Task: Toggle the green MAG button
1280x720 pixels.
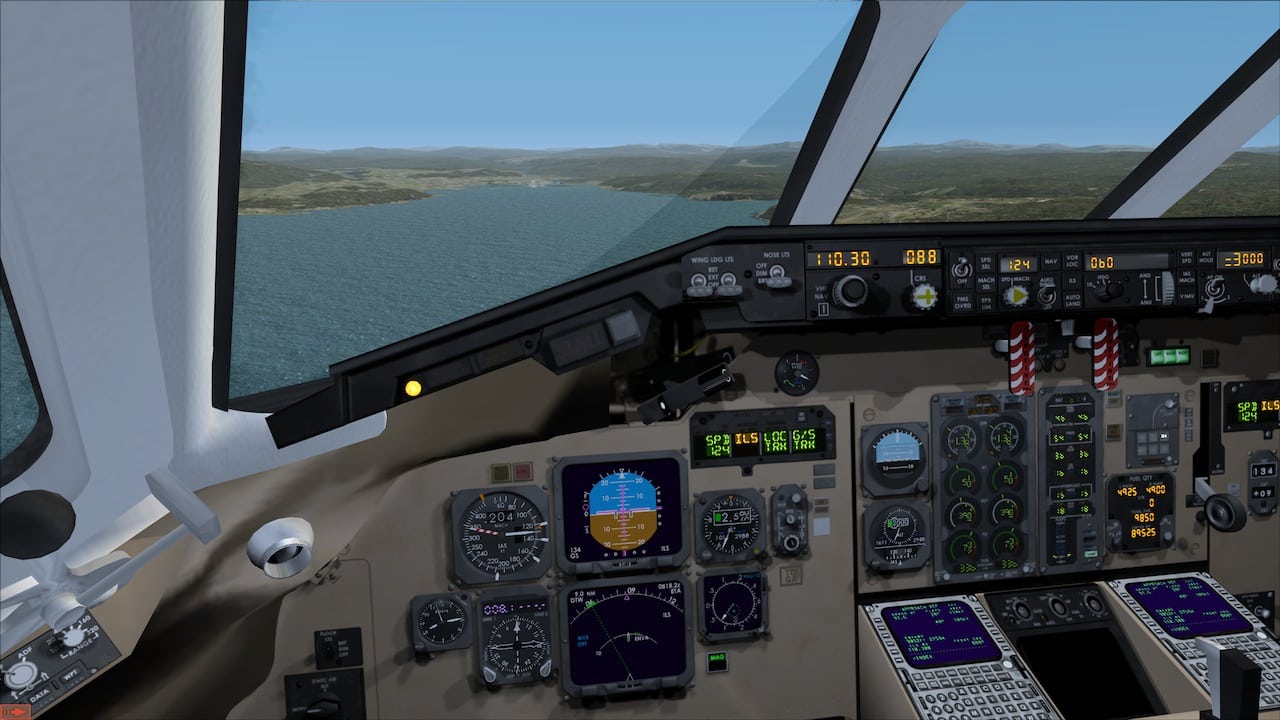Action: 716,658
